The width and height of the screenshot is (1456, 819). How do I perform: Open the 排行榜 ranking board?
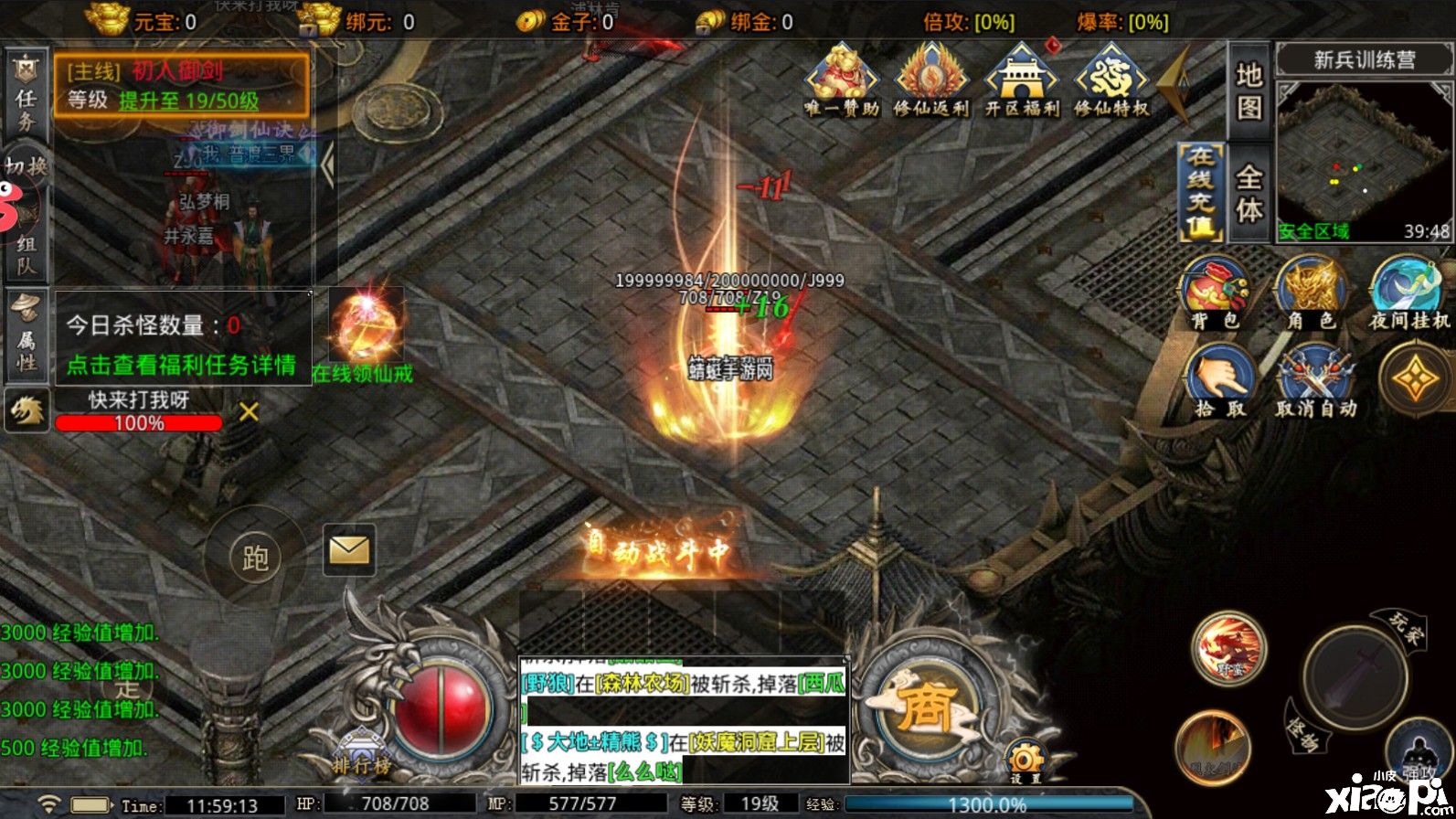pyautogui.click(x=361, y=754)
